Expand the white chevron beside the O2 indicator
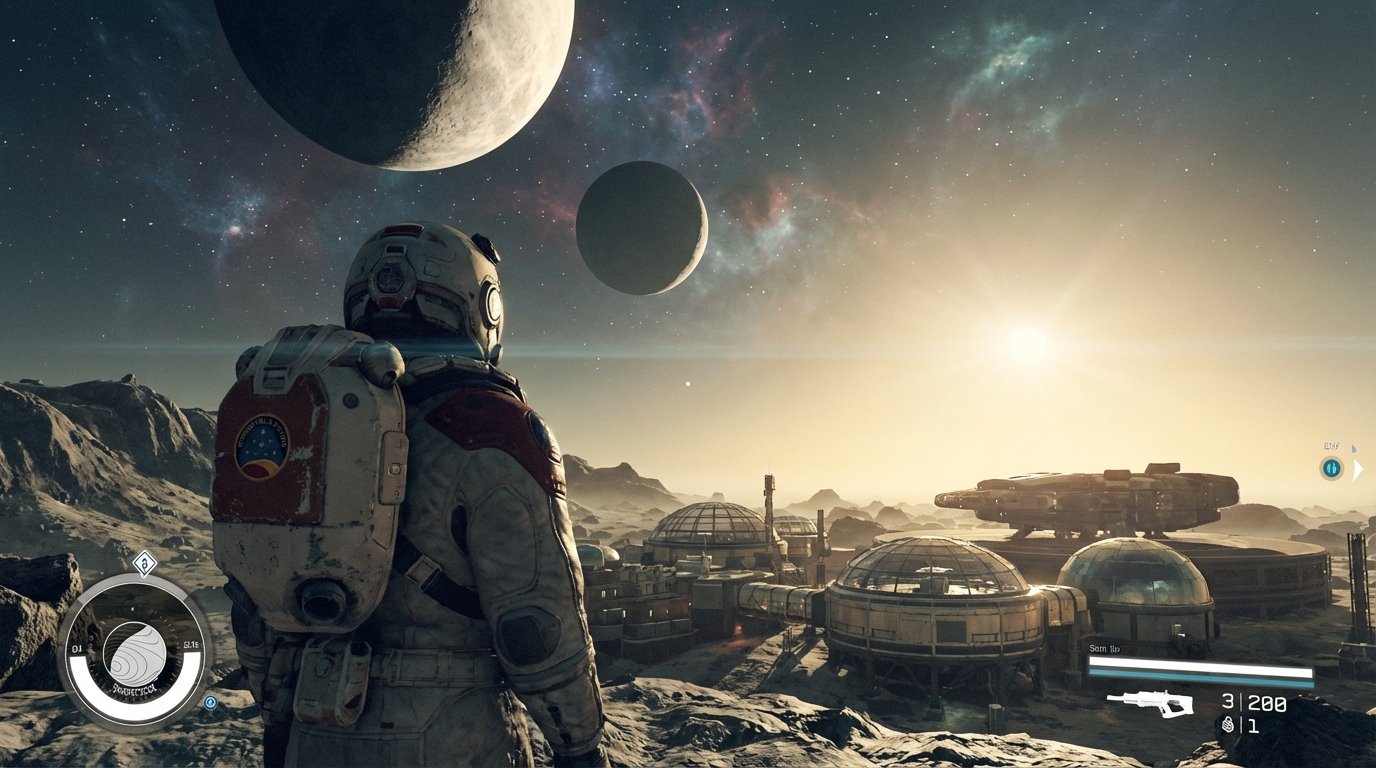 point(1358,469)
